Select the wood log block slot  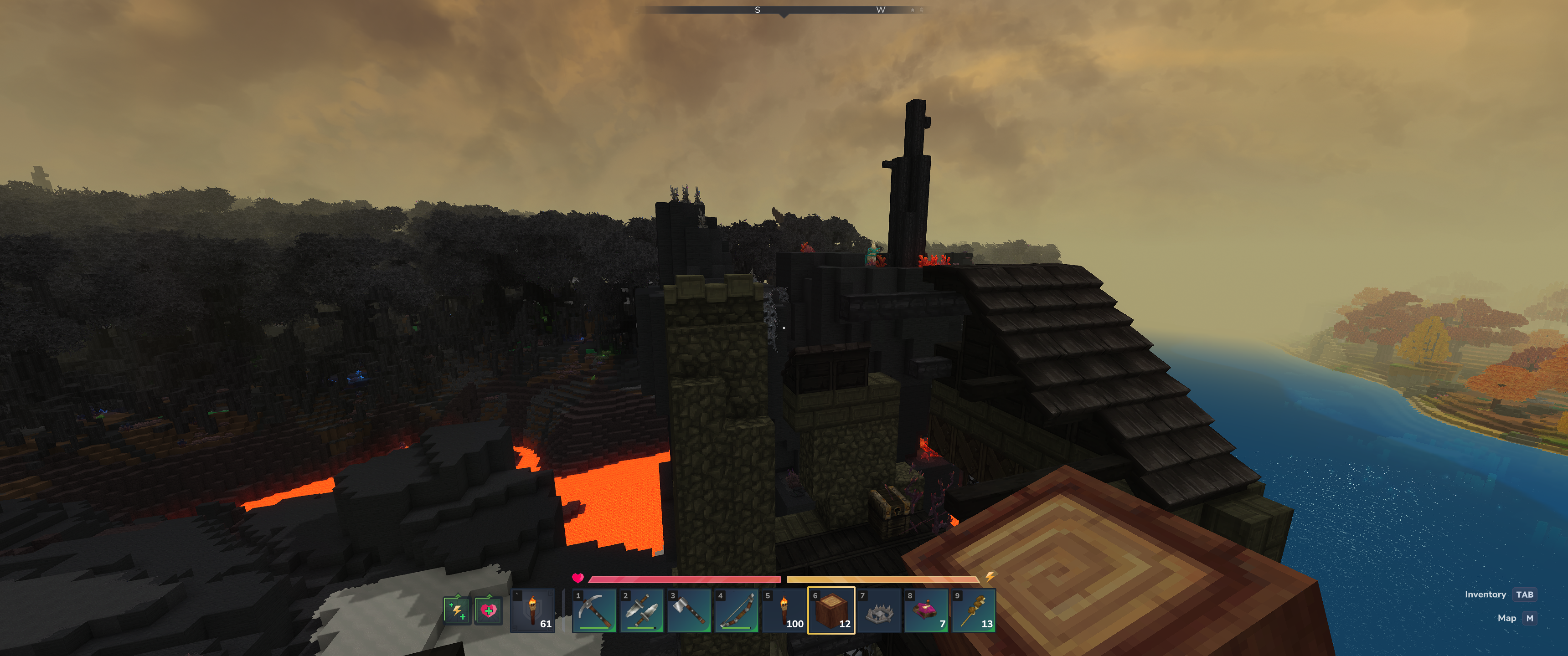click(x=831, y=610)
